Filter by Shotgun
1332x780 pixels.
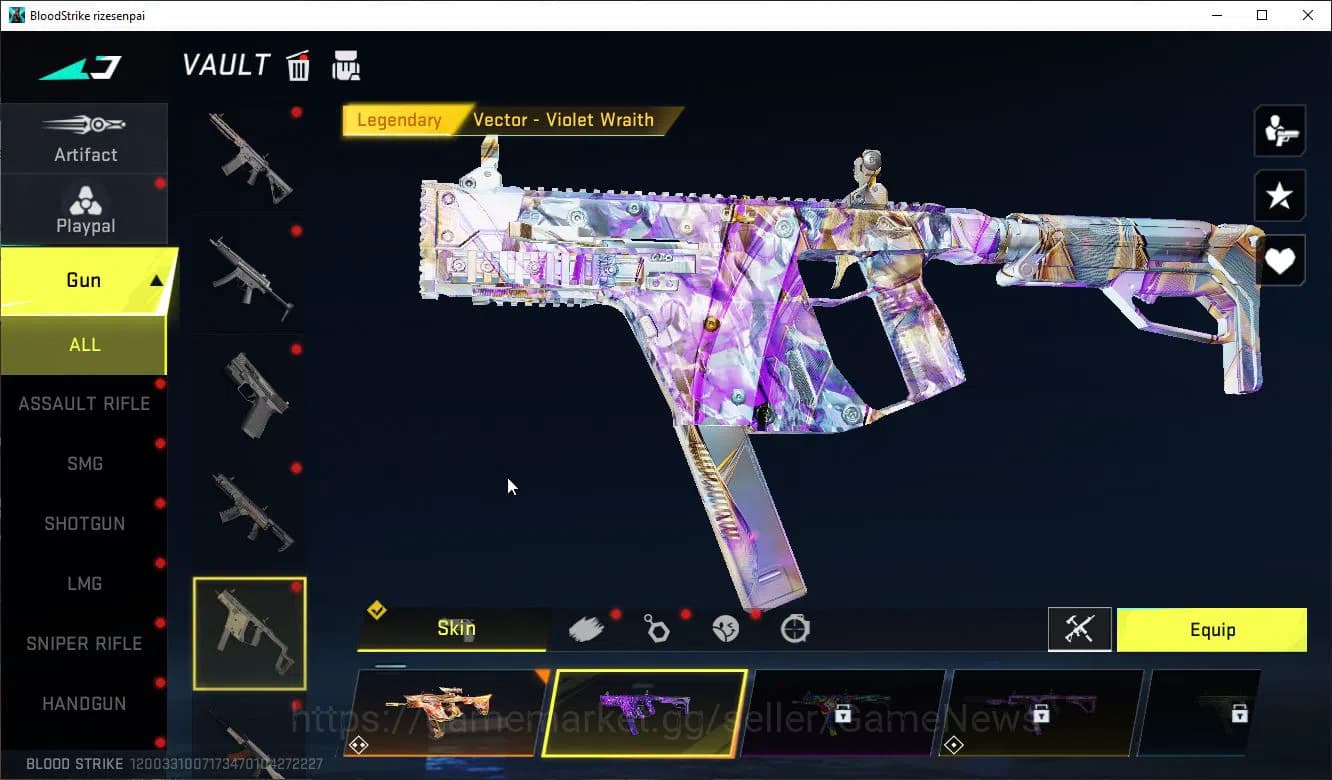pyautogui.click(x=84, y=524)
